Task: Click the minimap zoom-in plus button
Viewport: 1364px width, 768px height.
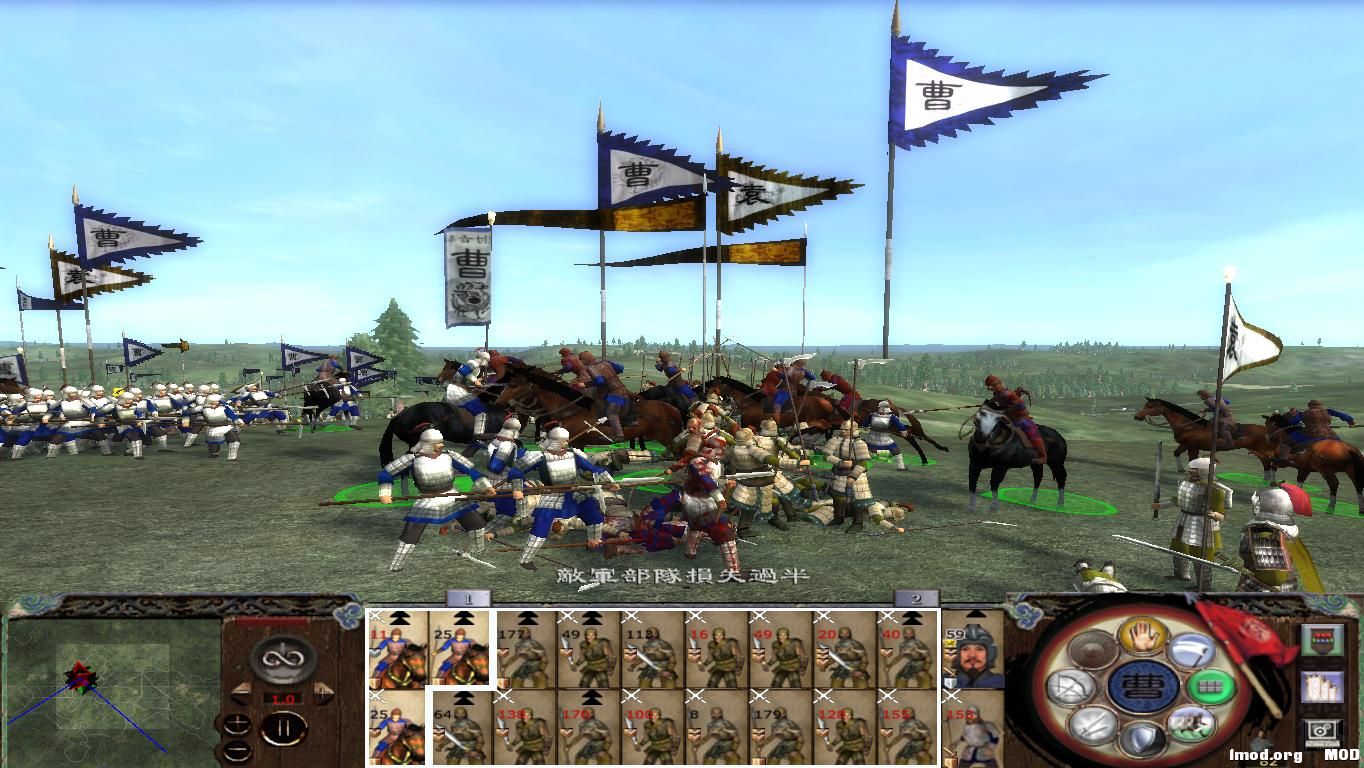Action: [237, 724]
